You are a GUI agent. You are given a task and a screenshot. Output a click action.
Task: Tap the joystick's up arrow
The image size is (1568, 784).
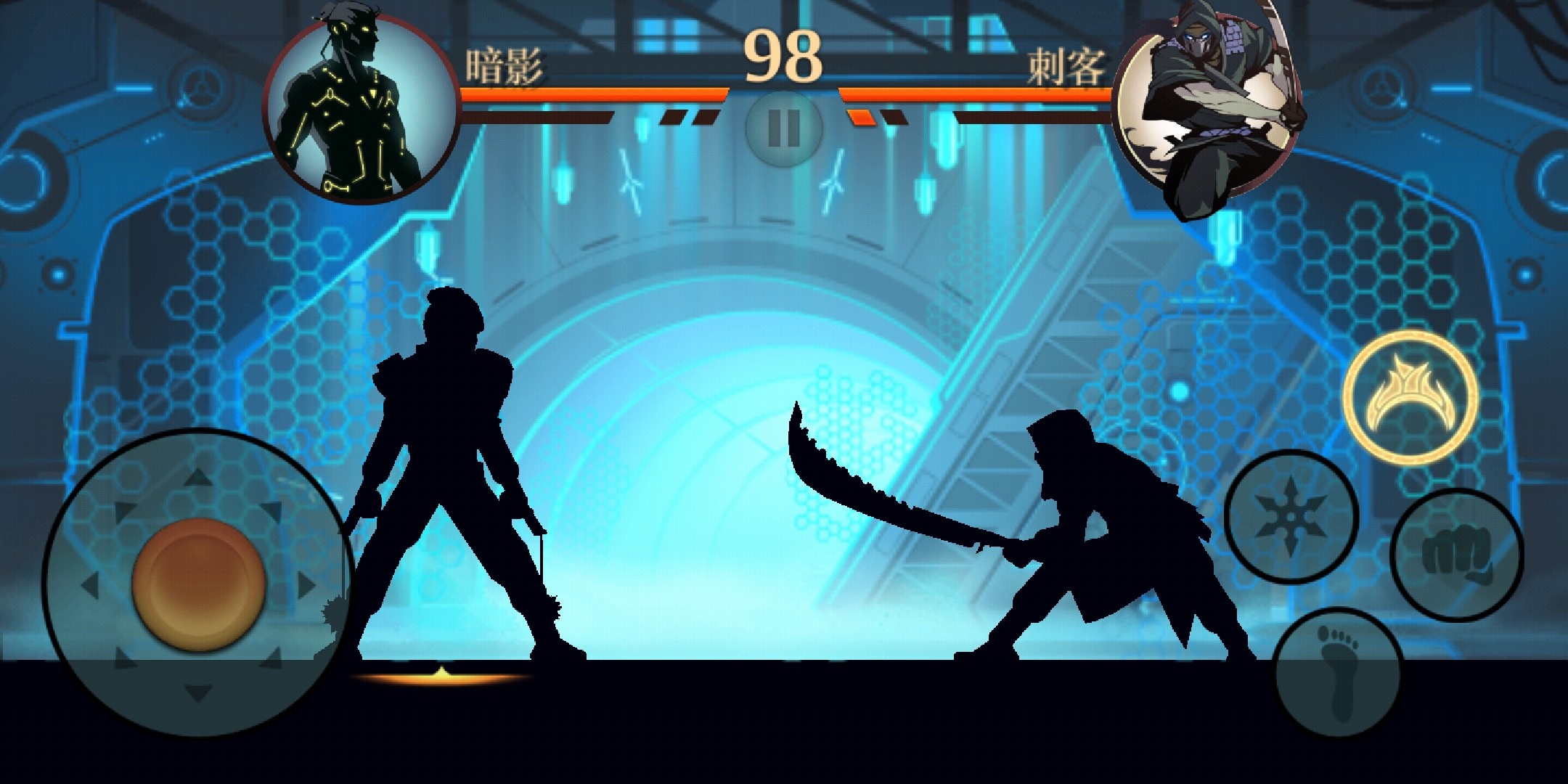coord(197,478)
